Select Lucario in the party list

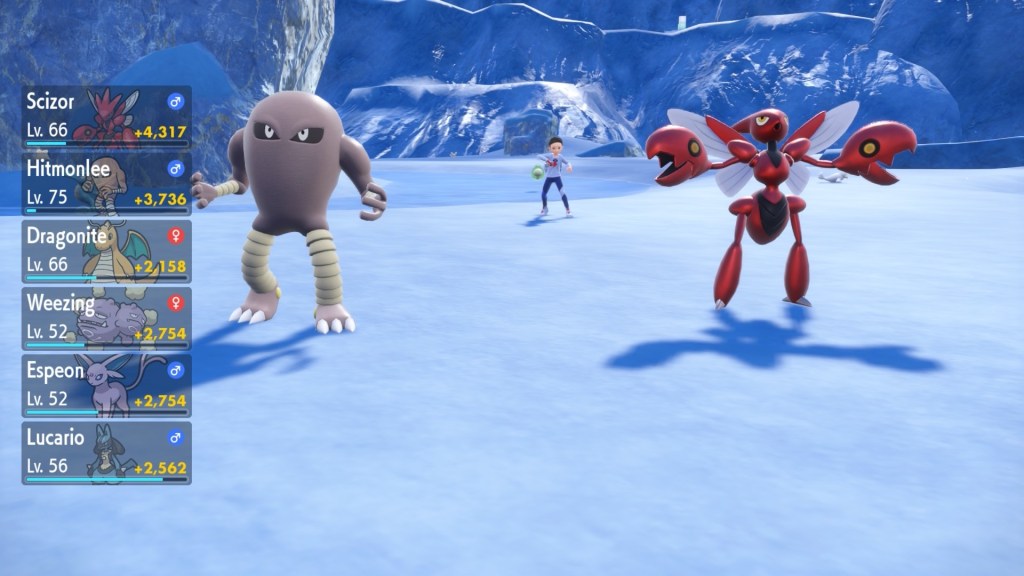pos(106,452)
